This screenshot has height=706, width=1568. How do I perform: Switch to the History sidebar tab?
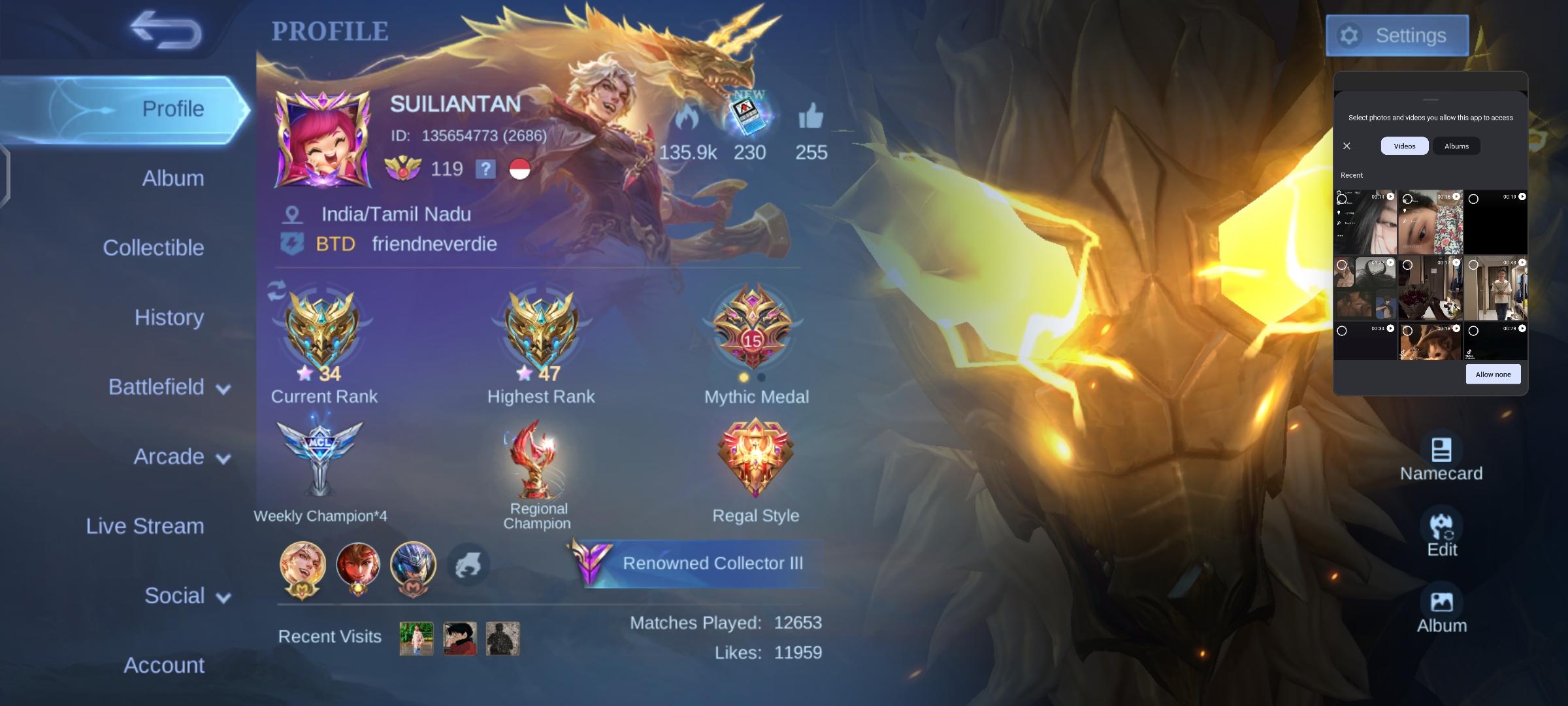169,318
